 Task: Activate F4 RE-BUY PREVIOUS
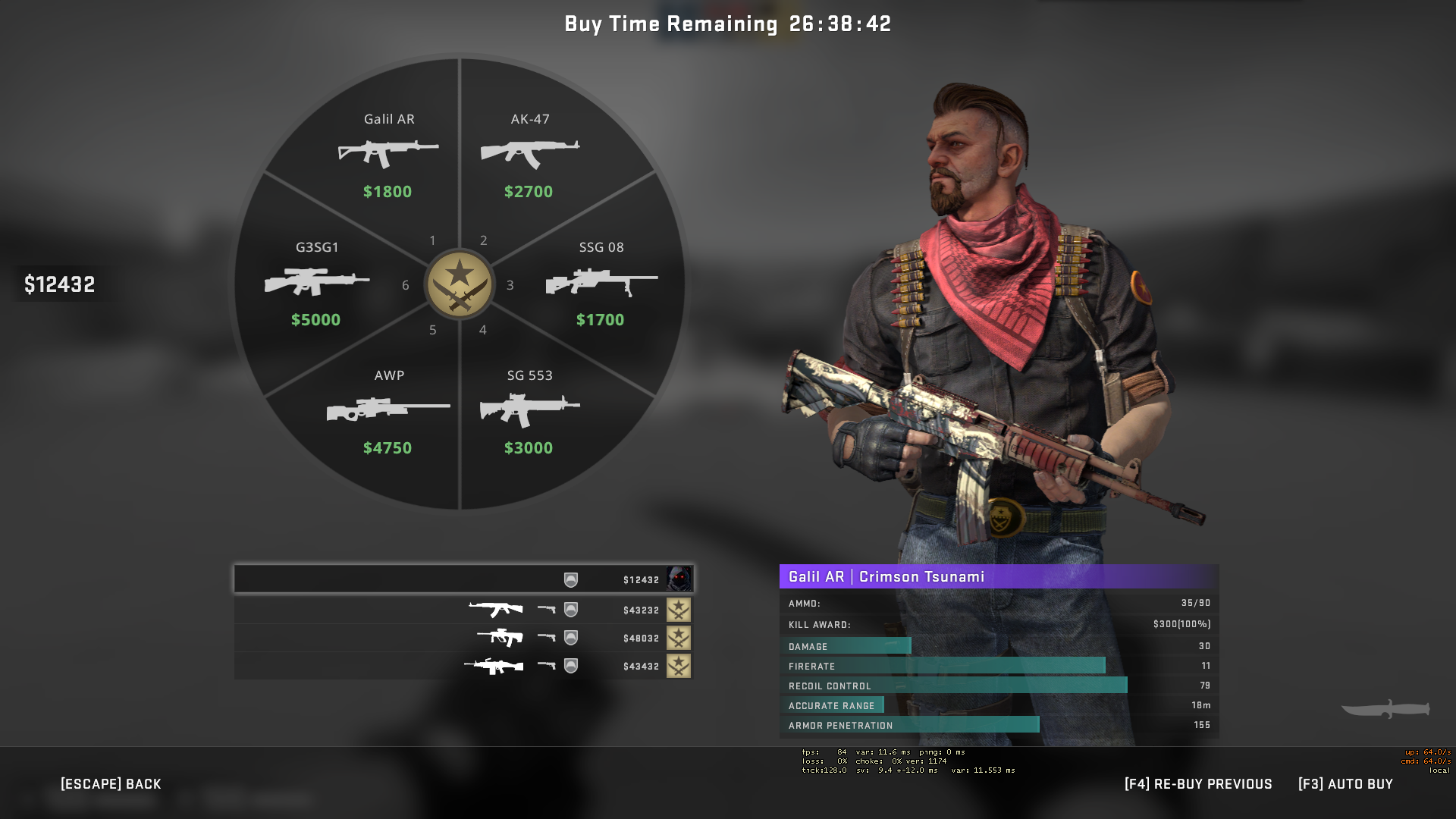[x=1198, y=783]
